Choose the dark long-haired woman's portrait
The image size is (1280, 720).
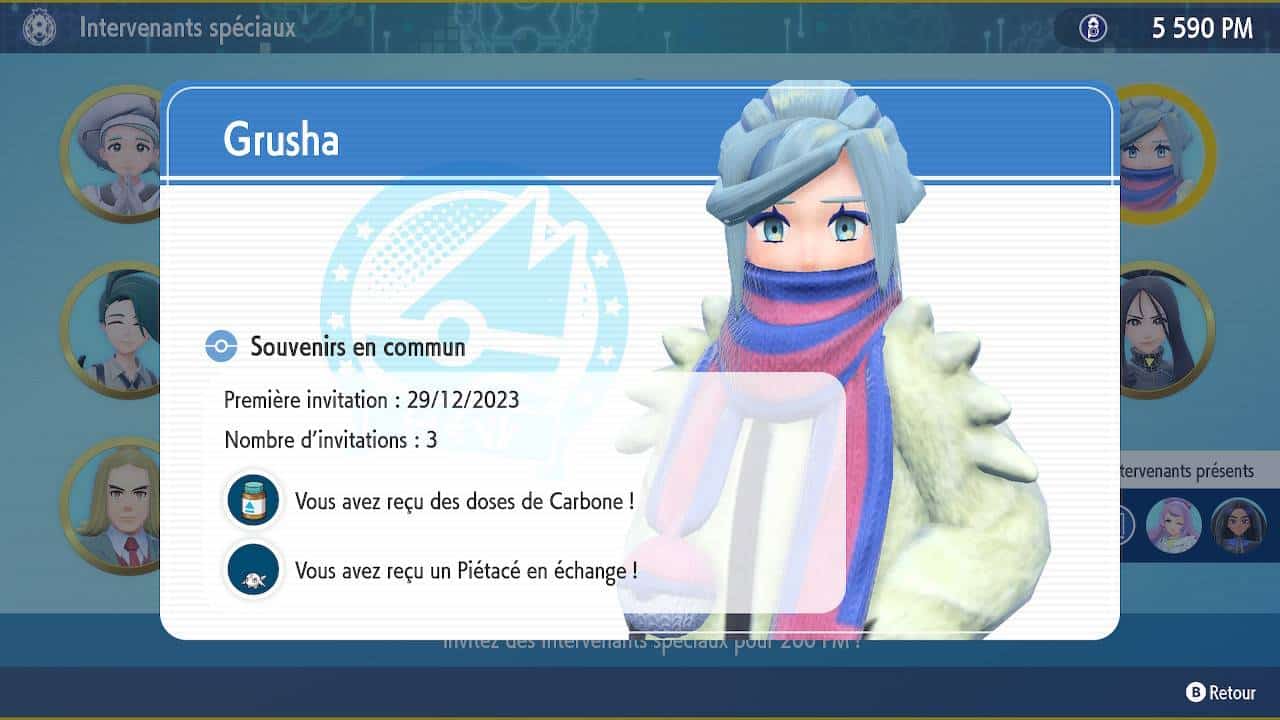(1160, 330)
